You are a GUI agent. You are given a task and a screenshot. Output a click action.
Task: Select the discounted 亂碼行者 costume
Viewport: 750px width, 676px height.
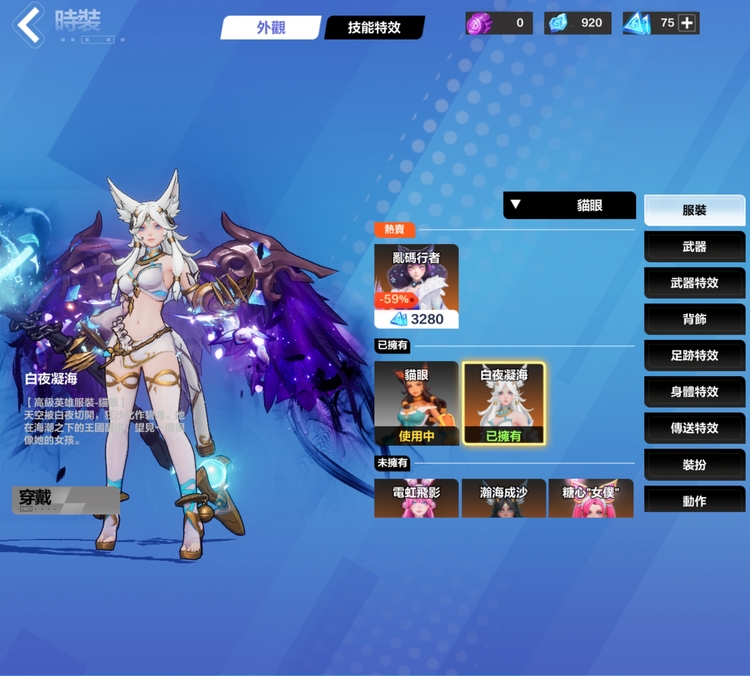[x=416, y=286]
